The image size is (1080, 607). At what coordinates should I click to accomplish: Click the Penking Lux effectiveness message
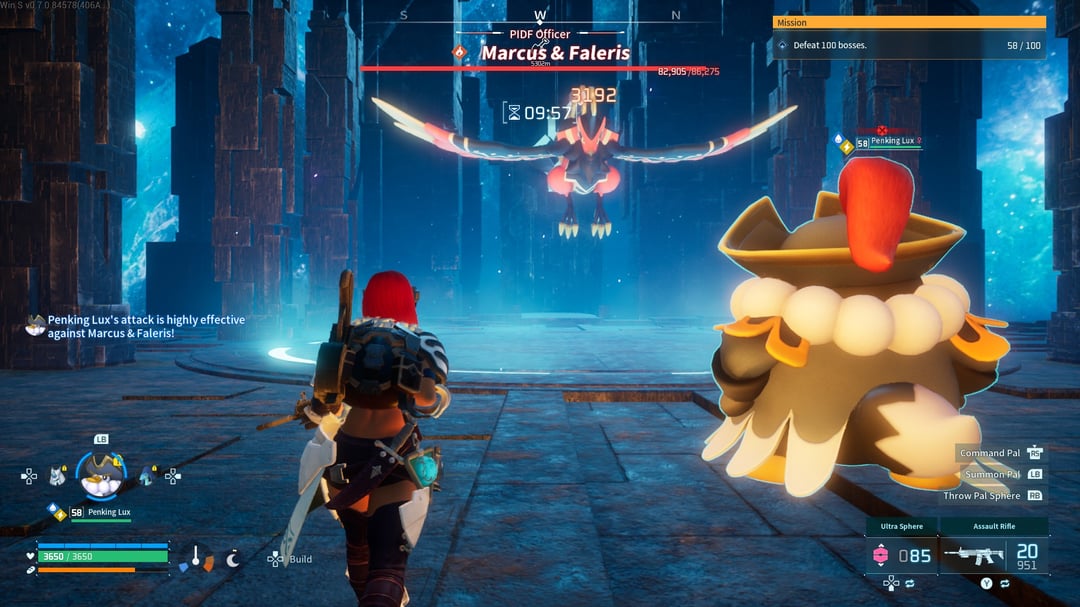145,326
